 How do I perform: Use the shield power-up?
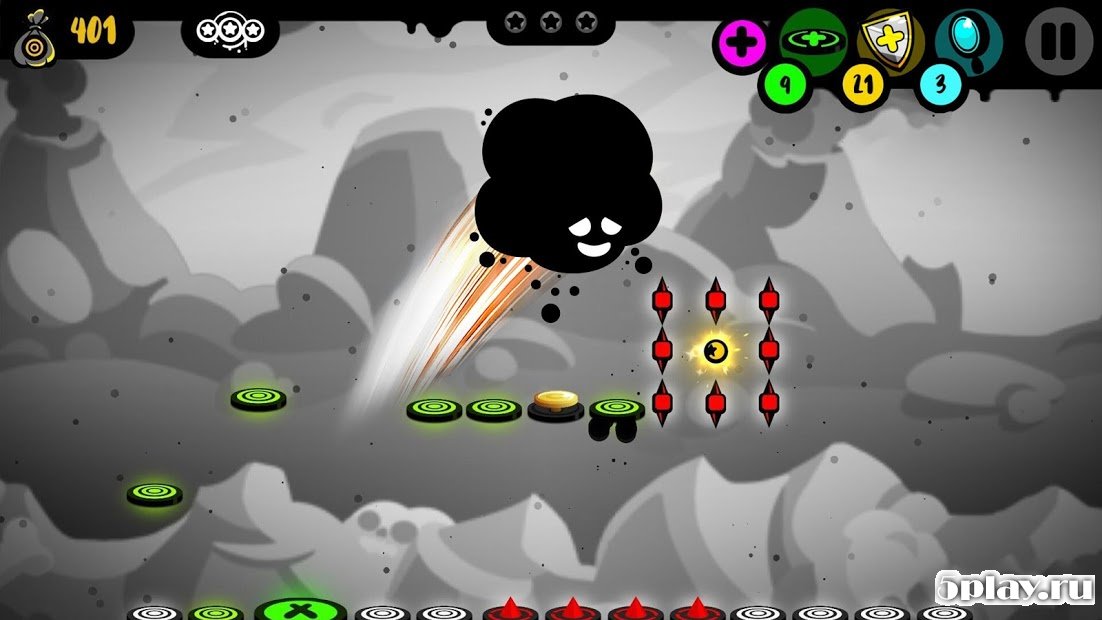[890, 39]
